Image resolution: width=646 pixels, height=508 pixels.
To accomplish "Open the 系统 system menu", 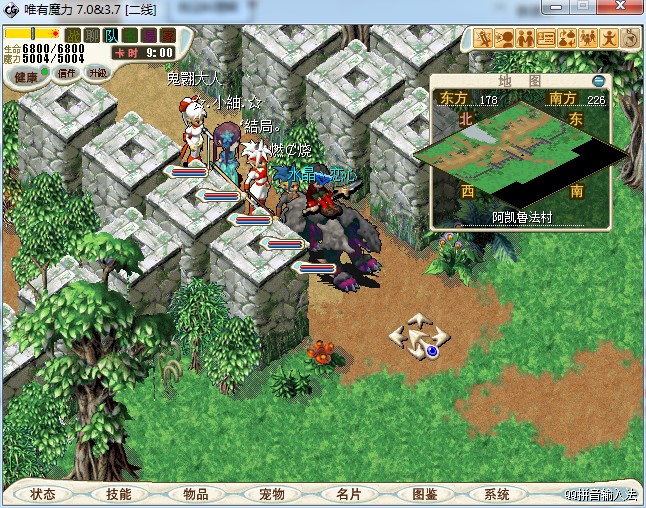I will 497,494.
